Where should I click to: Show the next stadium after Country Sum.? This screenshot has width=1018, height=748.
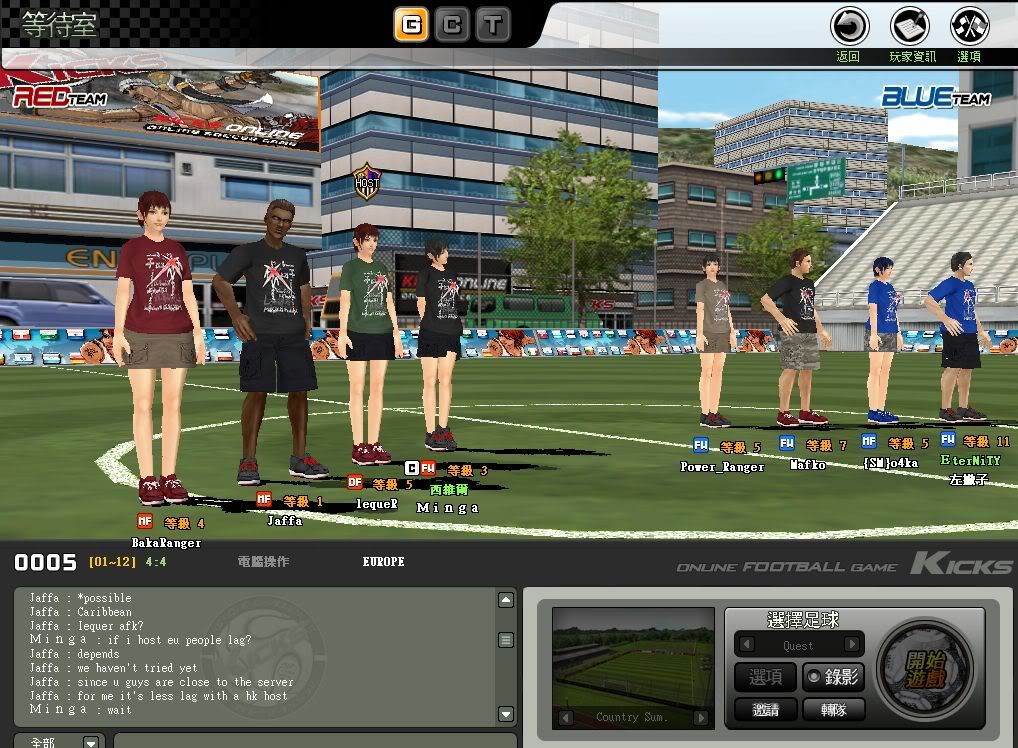pos(701,717)
